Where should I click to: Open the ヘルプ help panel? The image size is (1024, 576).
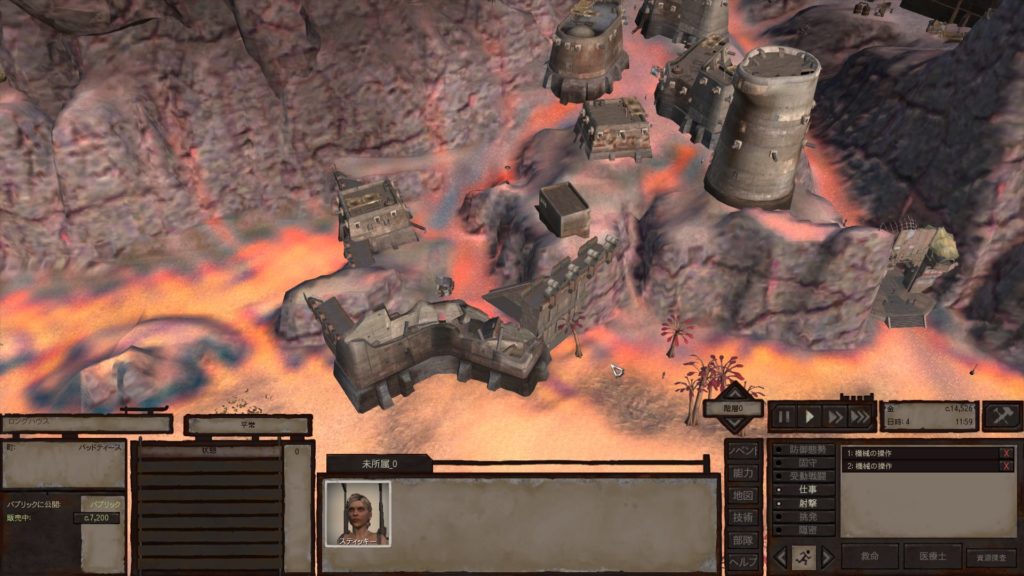click(x=742, y=561)
